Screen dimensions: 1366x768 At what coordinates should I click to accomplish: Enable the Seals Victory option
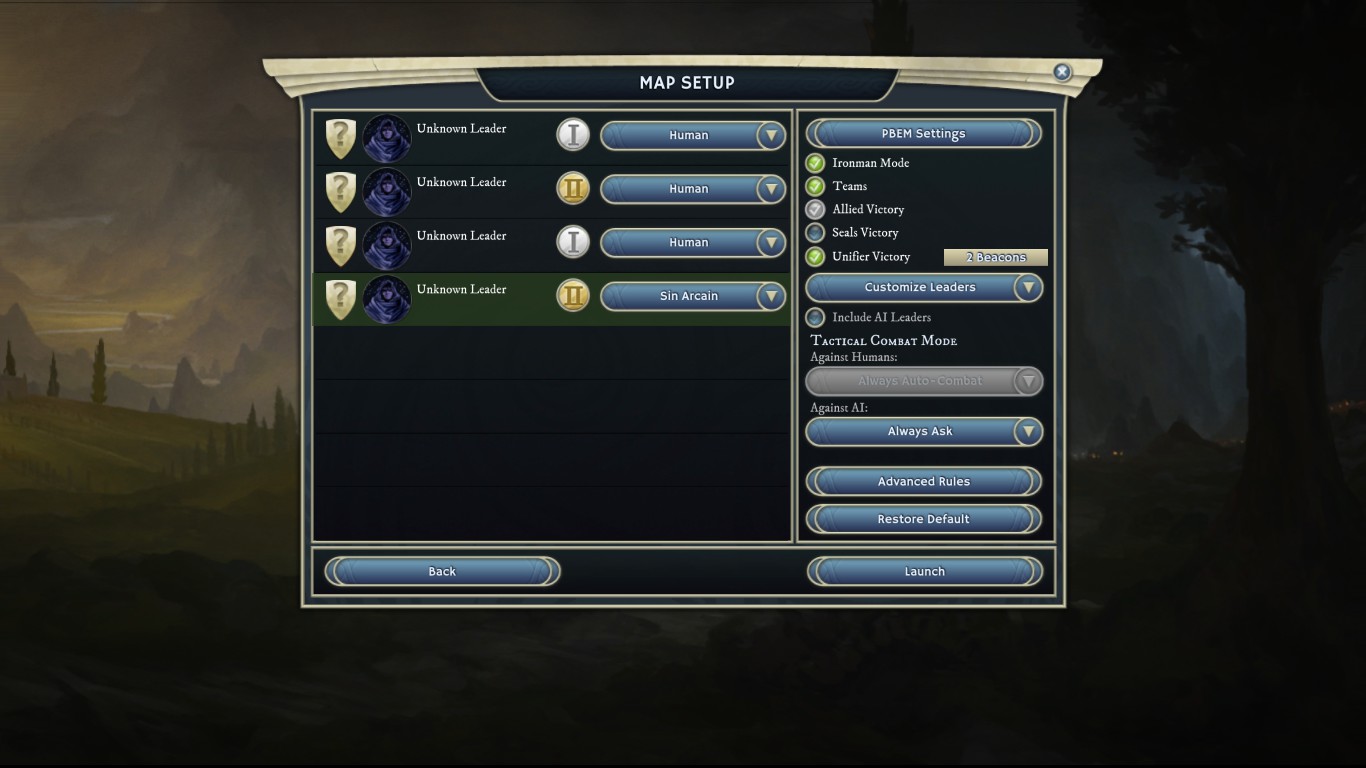tap(815, 233)
